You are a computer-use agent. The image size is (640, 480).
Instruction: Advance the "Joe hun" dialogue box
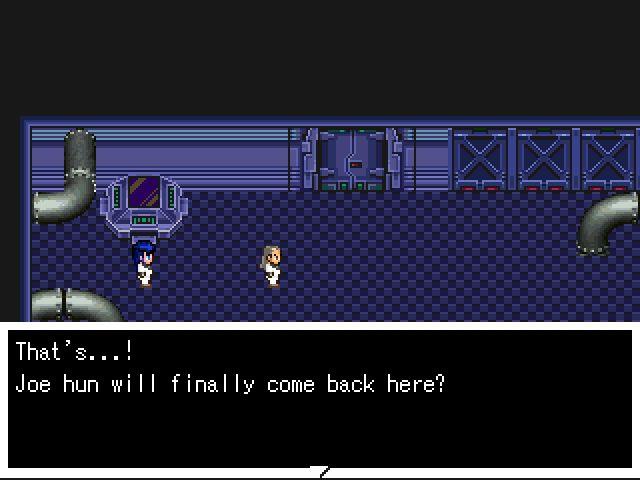(320, 398)
